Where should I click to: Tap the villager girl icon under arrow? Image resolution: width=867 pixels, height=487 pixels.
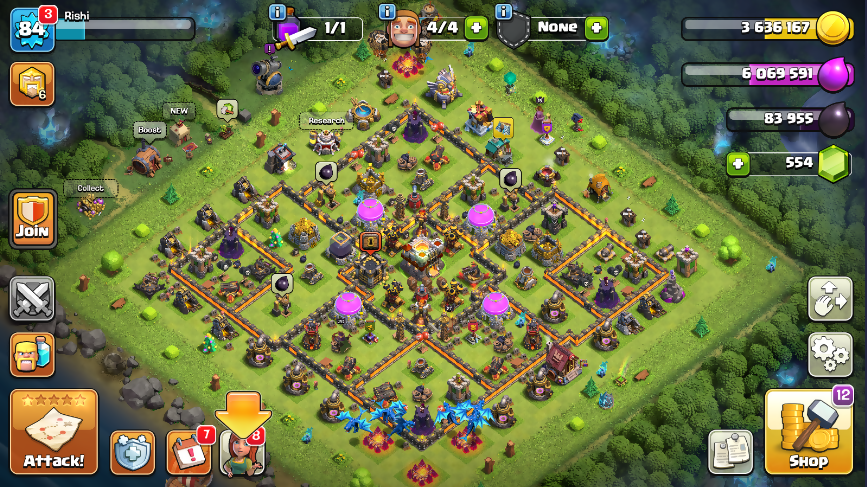(x=243, y=452)
